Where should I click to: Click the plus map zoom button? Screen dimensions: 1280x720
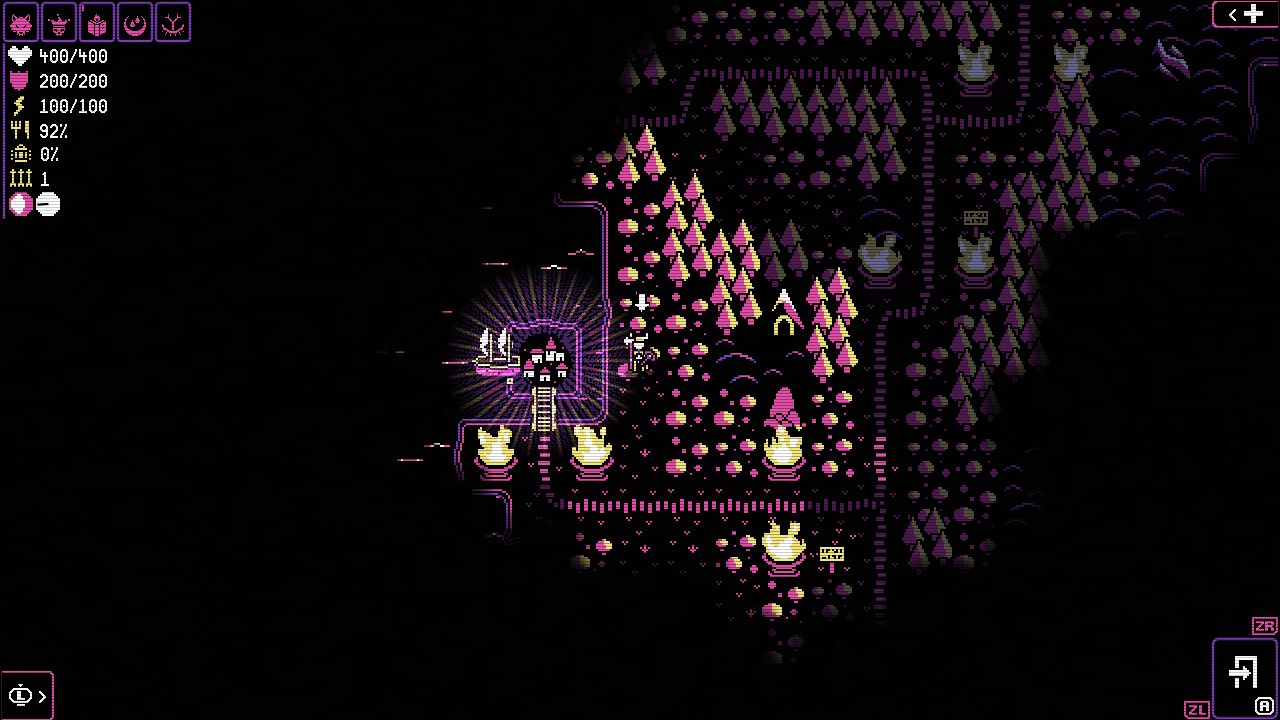pyautogui.click(x=1252, y=14)
